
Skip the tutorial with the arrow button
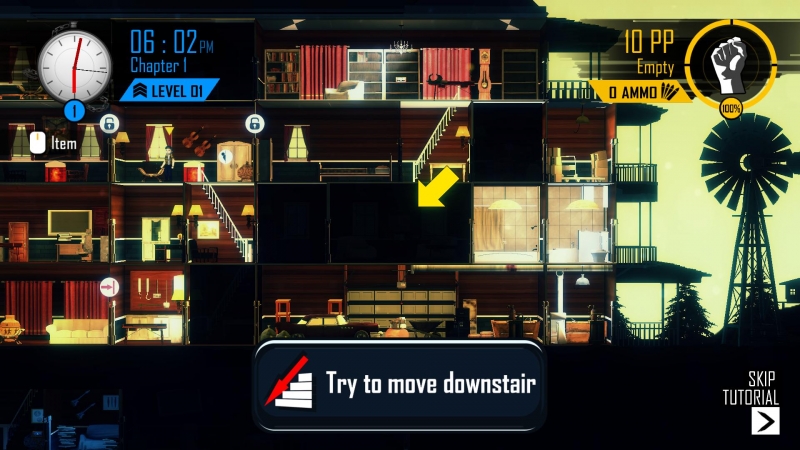pyautogui.click(x=765, y=420)
